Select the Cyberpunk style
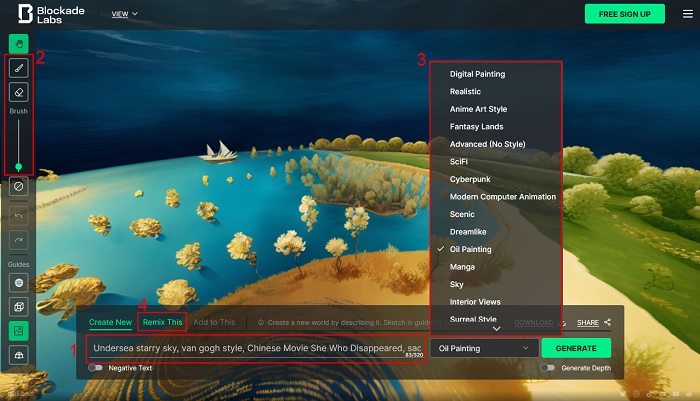 click(x=469, y=179)
